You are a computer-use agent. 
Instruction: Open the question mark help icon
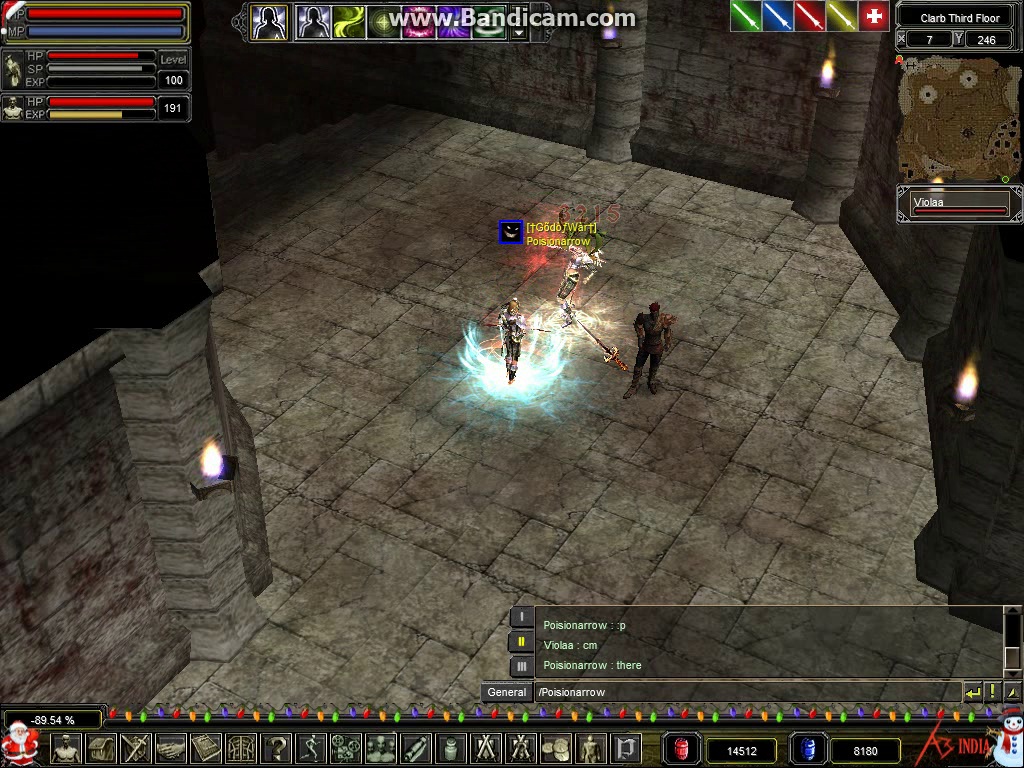(275, 748)
